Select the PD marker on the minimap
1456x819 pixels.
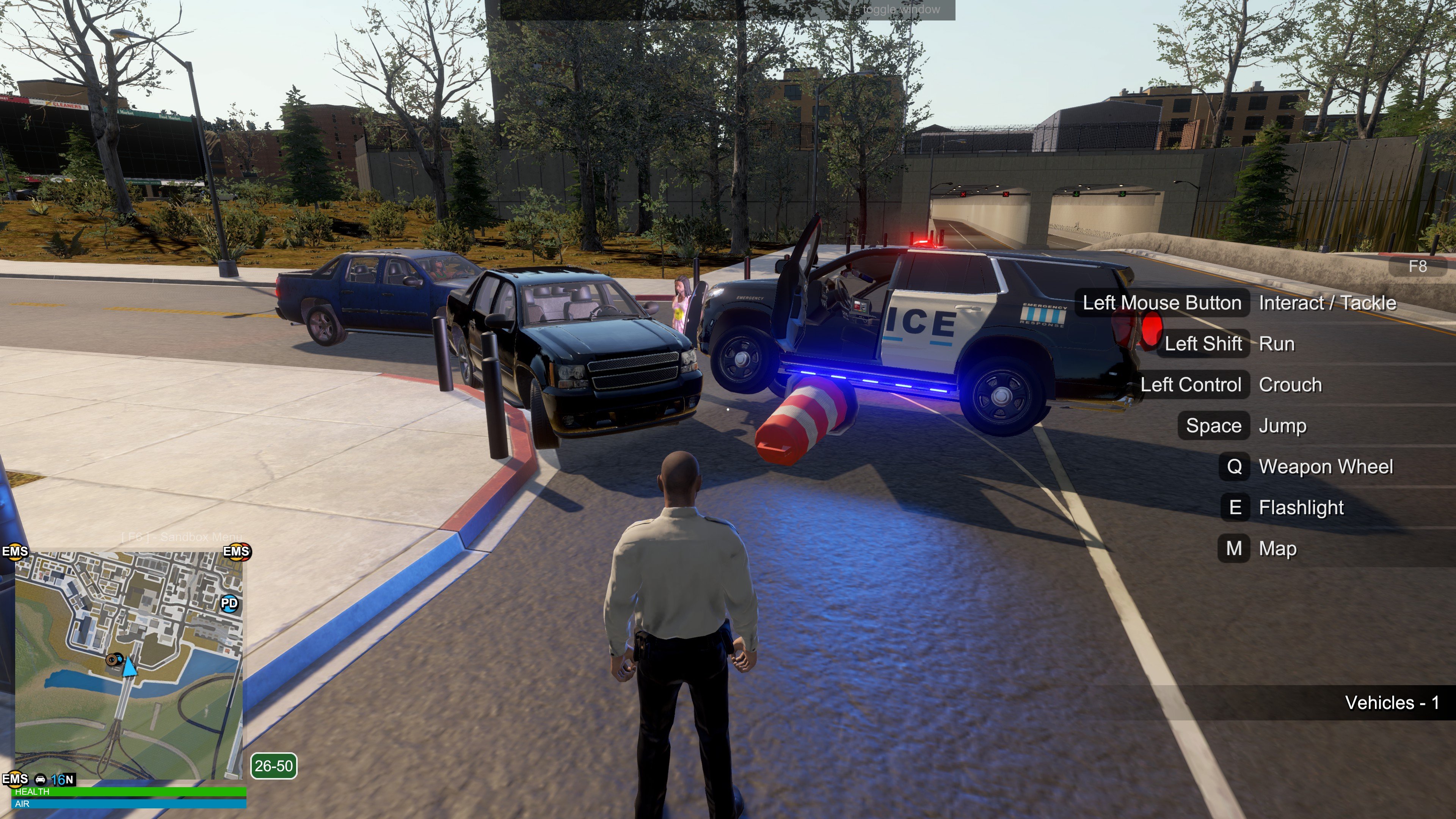pyautogui.click(x=229, y=603)
